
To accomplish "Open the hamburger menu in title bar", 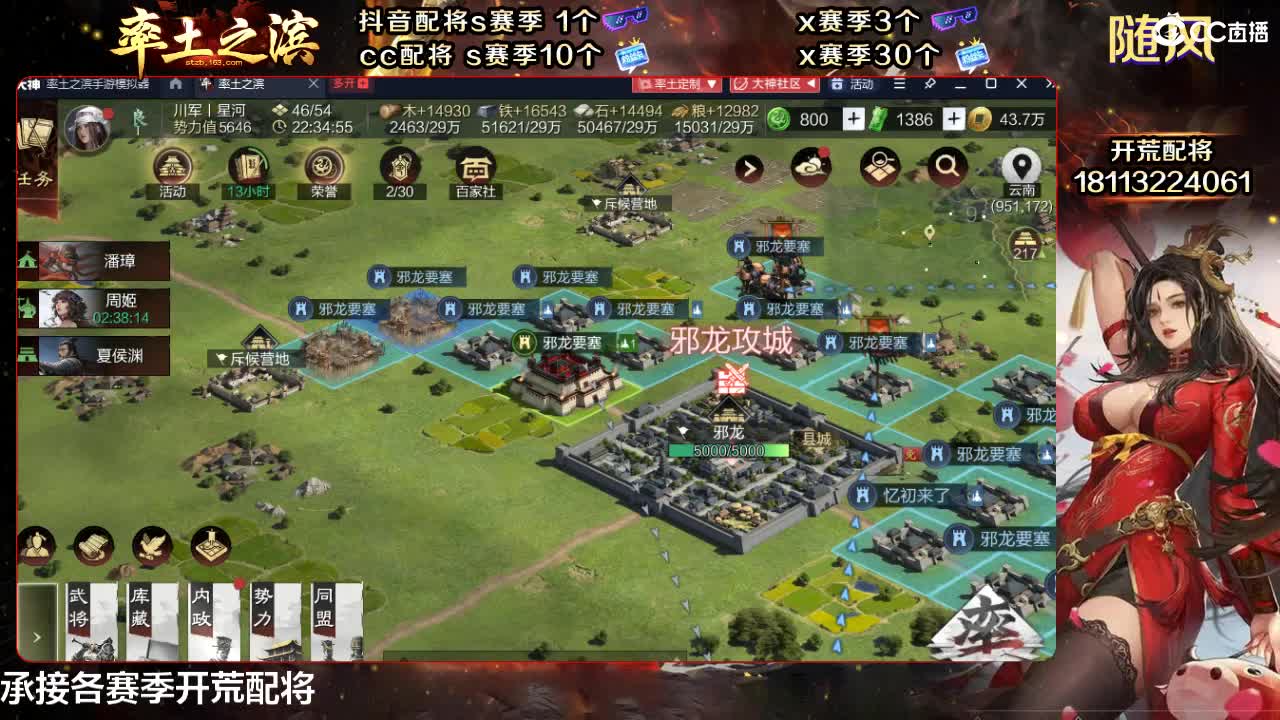I will pyautogui.click(x=899, y=86).
